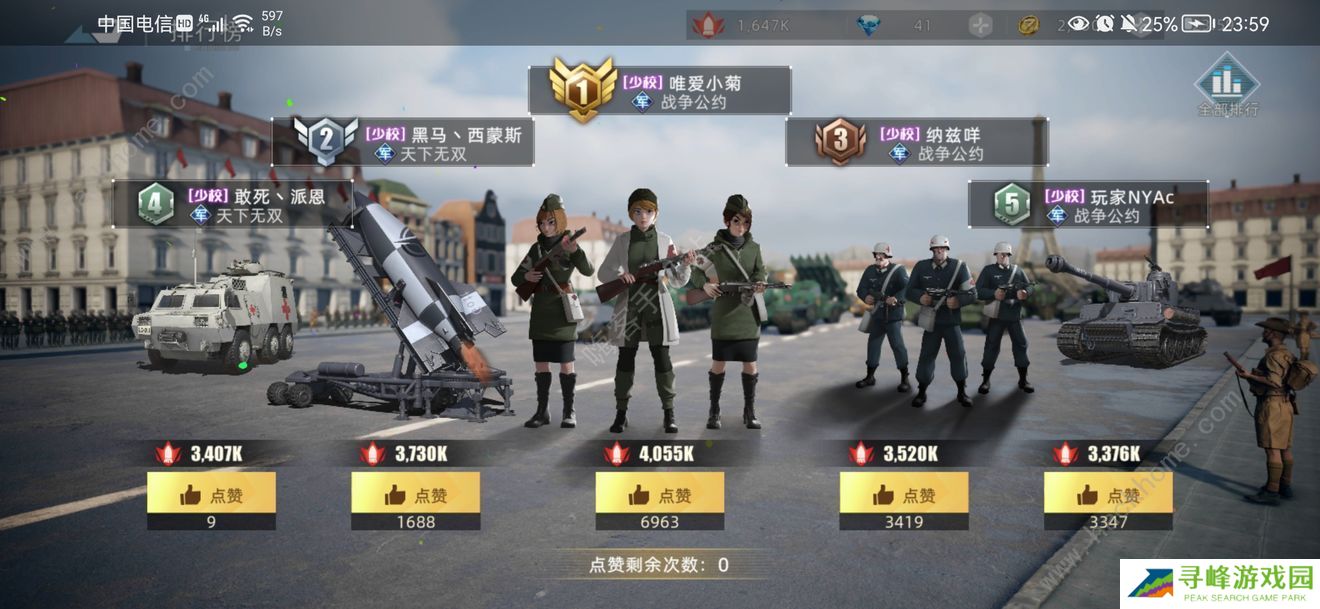The image size is (1320, 609).
Task: Select rank 1 player 唯爱小菊 nameplate
Action: pyautogui.click(x=662, y=91)
